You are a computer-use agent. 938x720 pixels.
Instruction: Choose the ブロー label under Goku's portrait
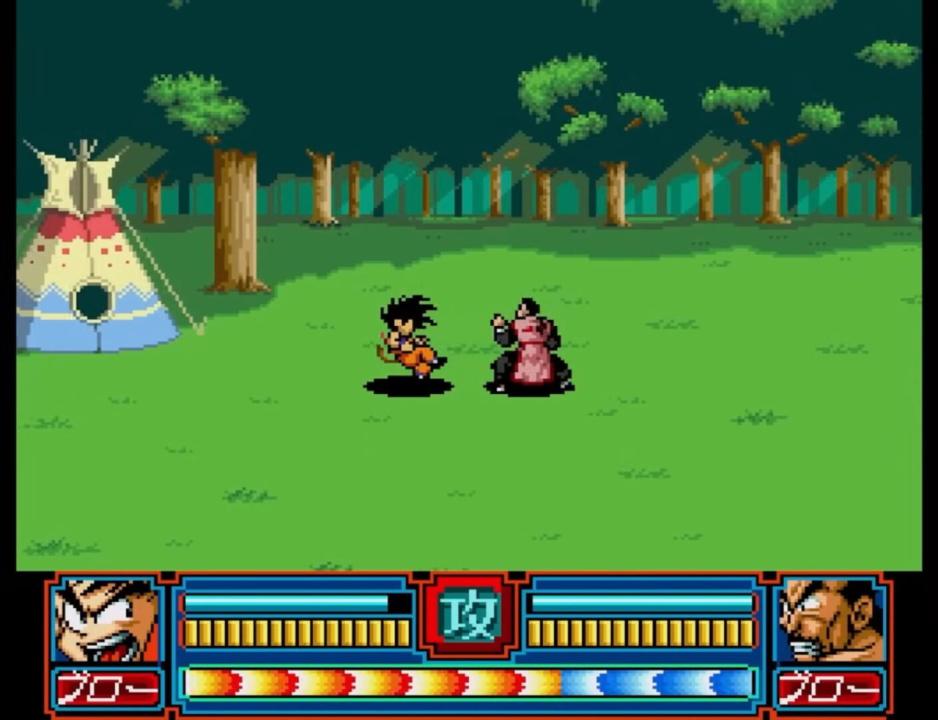coord(107,688)
